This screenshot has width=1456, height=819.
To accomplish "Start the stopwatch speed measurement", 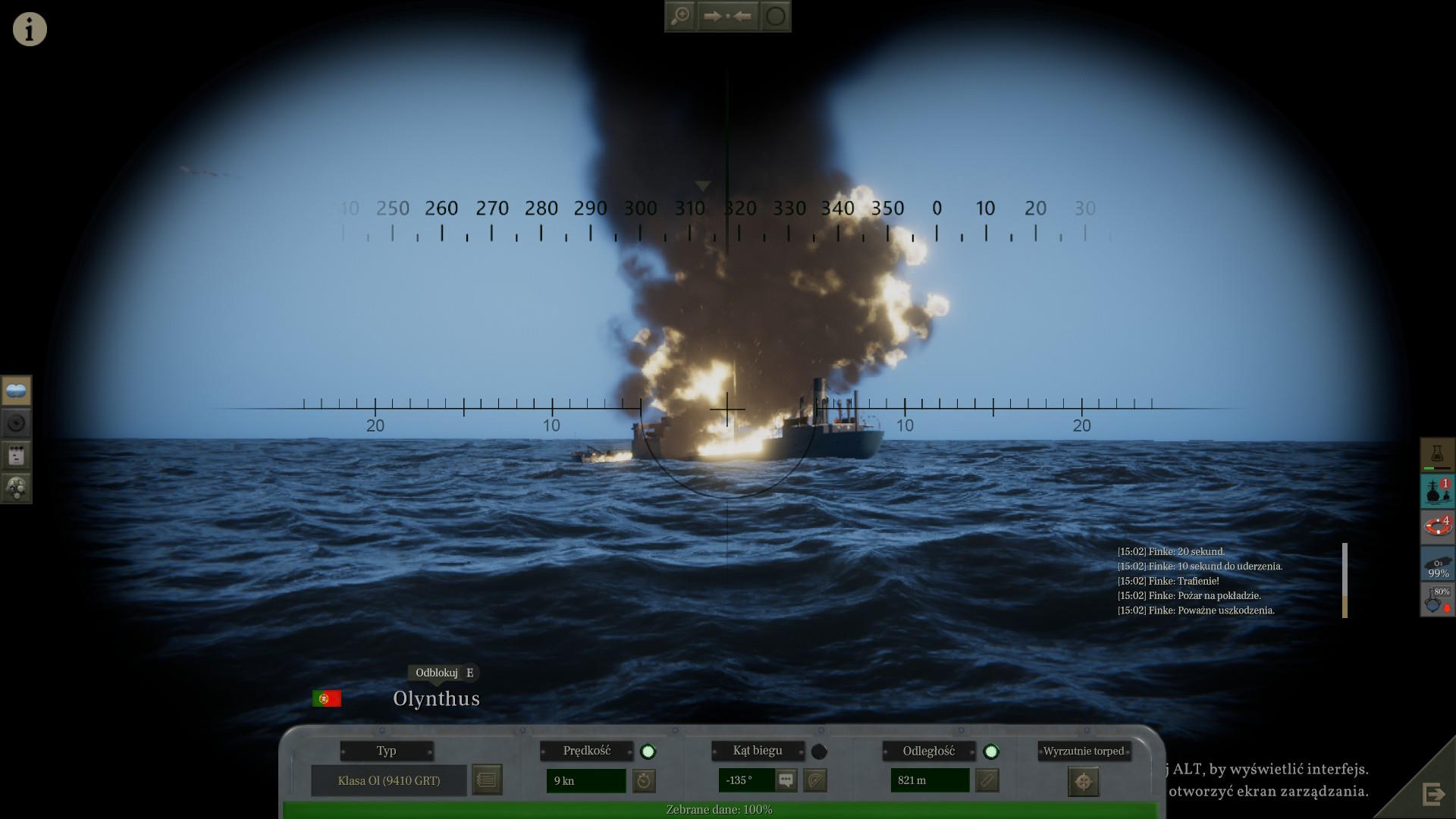I will (644, 780).
